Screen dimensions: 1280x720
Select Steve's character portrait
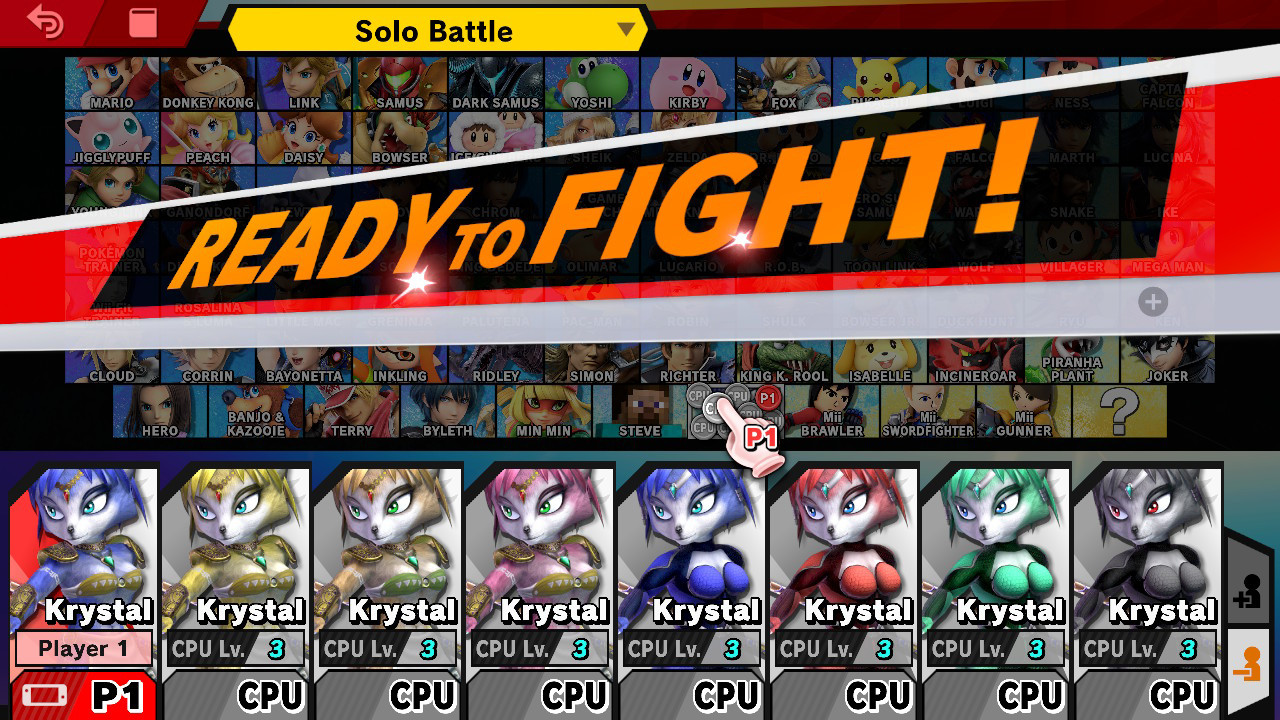click(640, 412)
